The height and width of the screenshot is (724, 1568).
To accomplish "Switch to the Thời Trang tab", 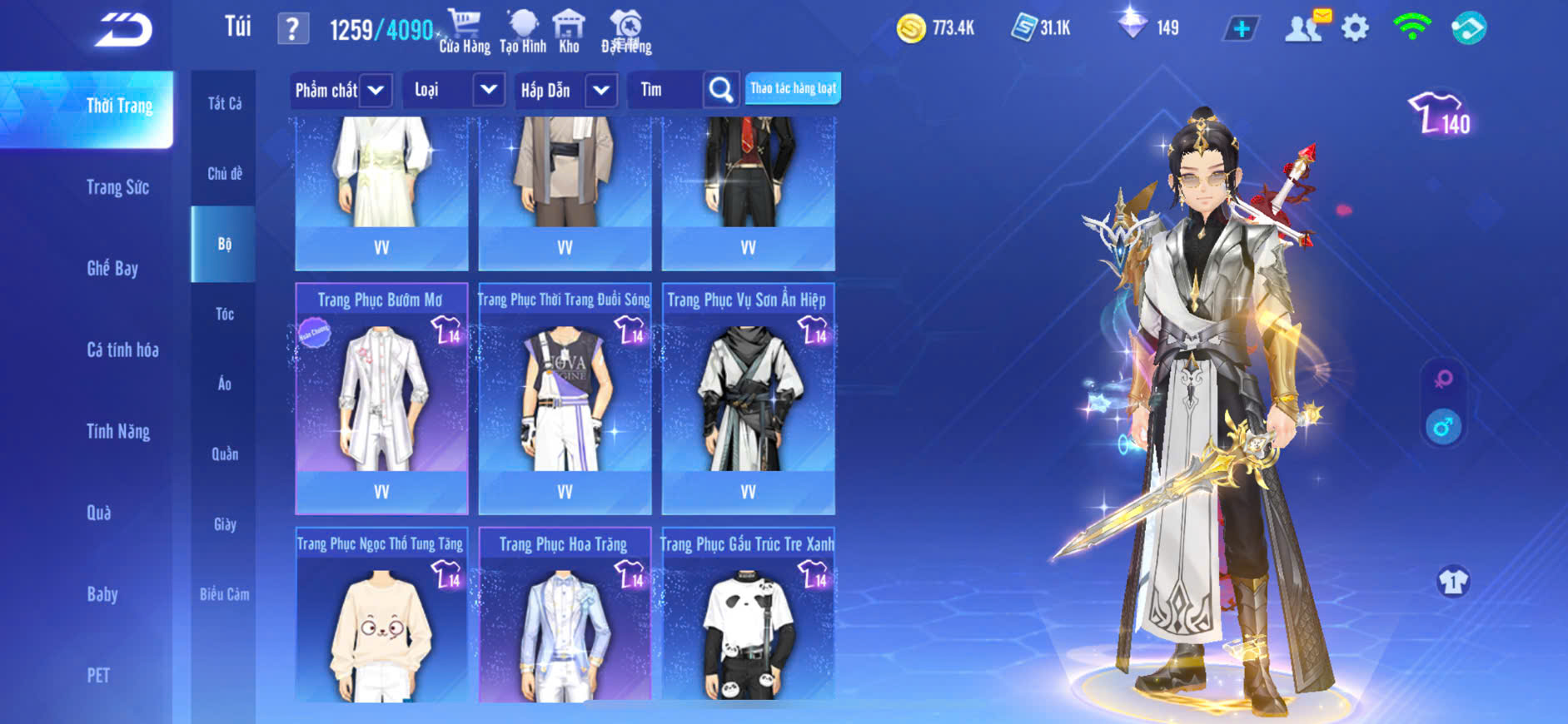I will 119,107.
